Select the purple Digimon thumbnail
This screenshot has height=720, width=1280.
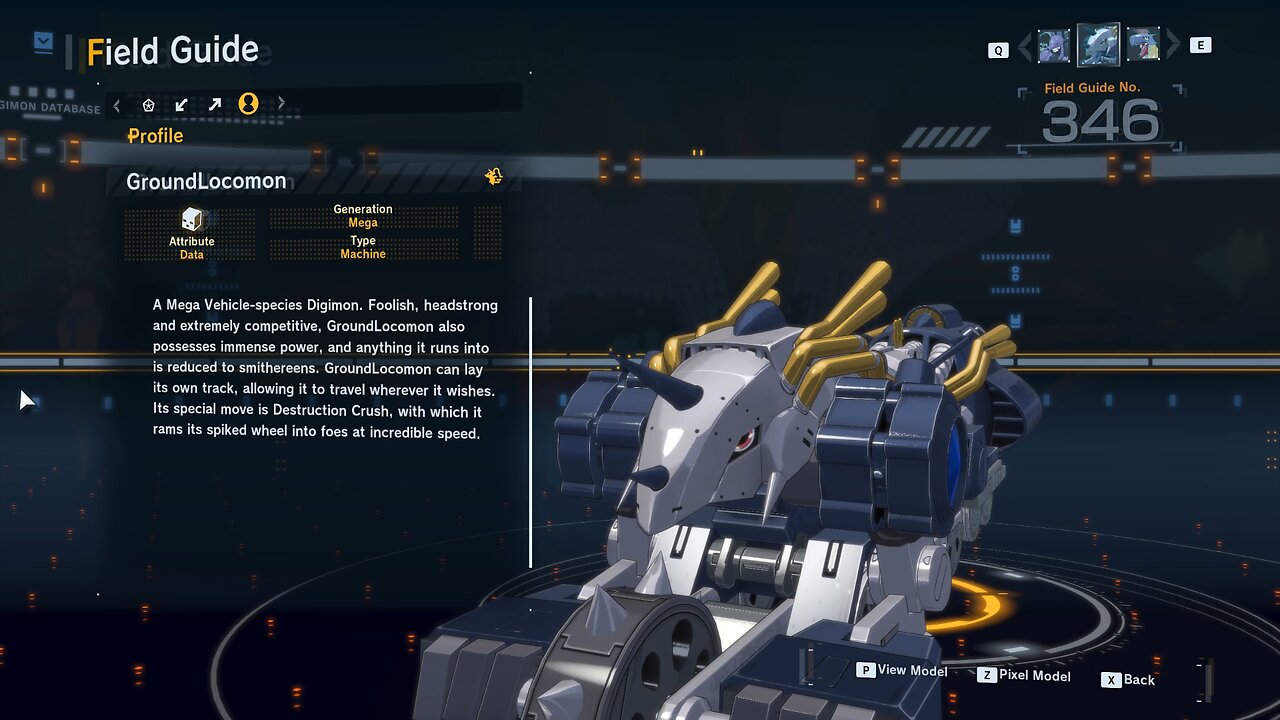[1053, 46]
